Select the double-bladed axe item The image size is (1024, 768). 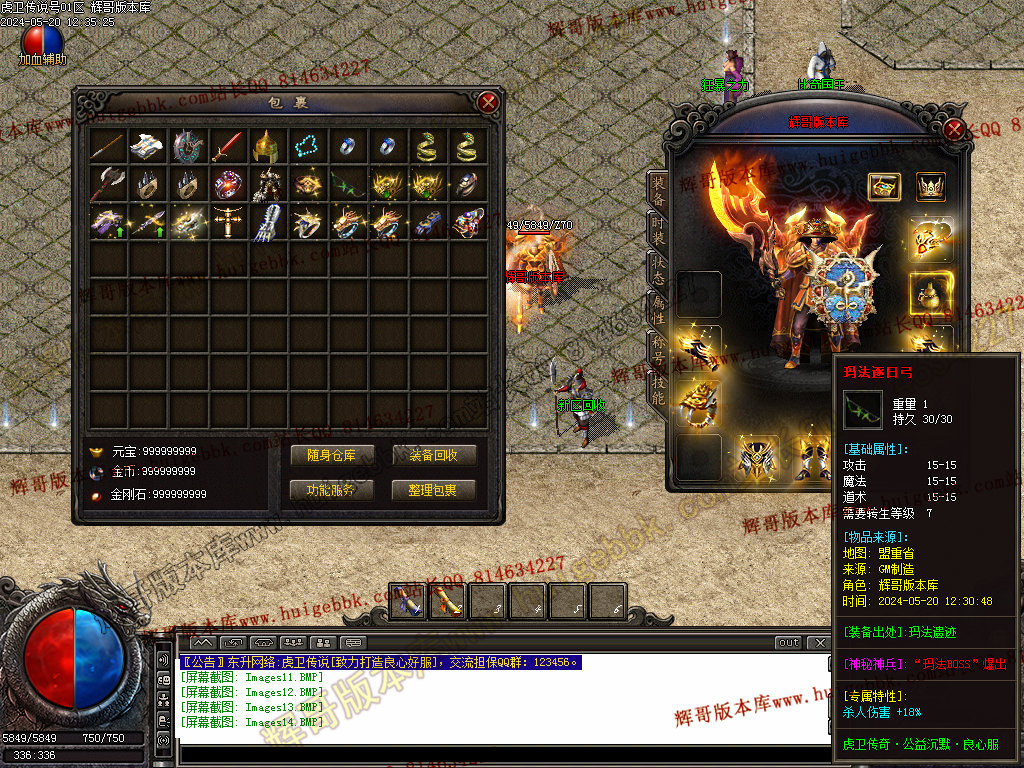[107, 185]
